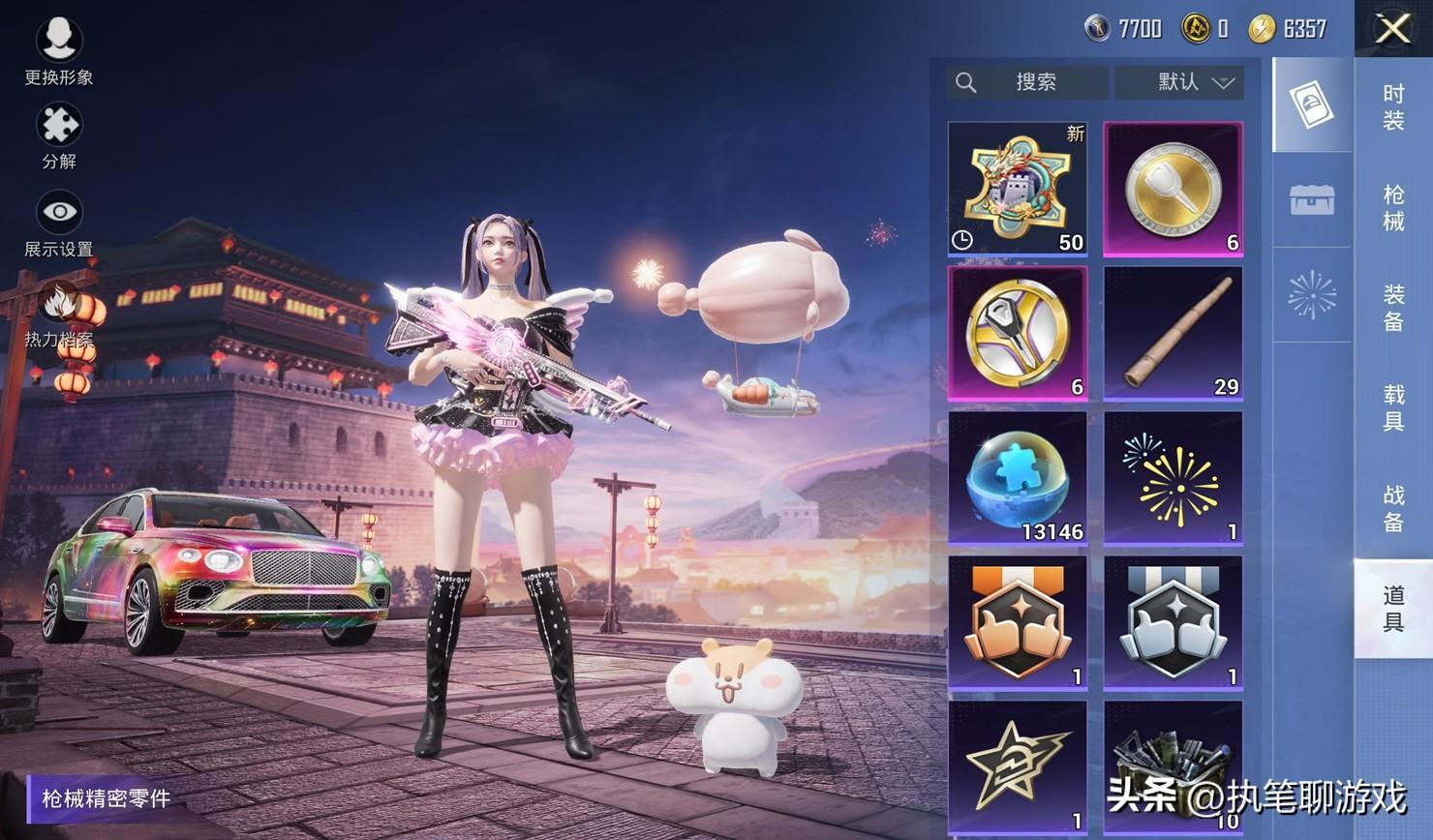Pick the wooden stick item slot
This screenshot has height=840, width=1433.
pos(1173,334)
